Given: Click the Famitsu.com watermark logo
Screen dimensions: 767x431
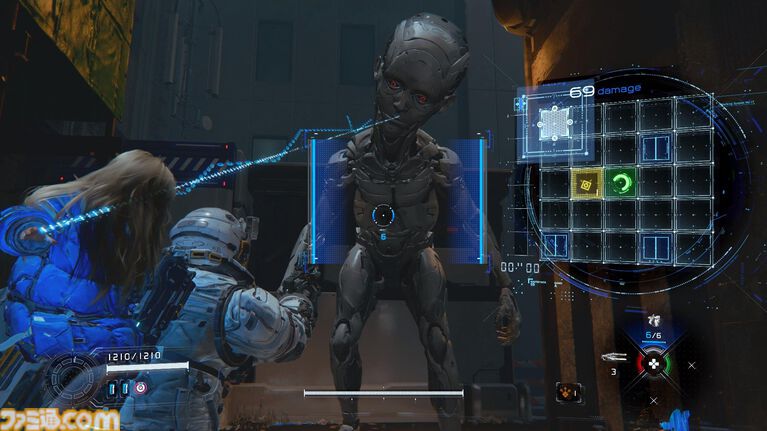Looking at the screenshot, I should 60,419.
